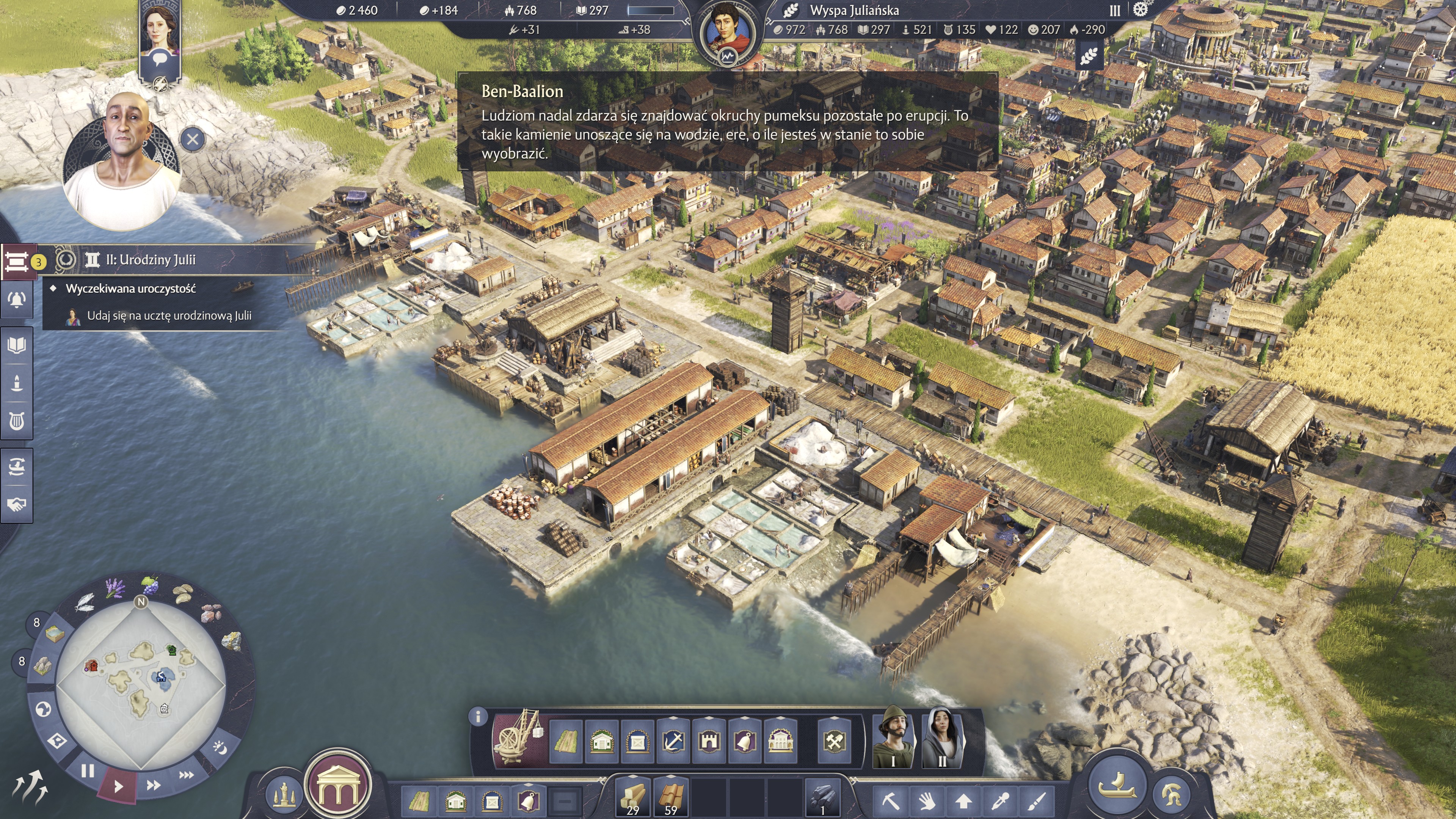Image resolution: width=1456 pixels, height=819 pixels.
Task: Activate the pickaxe demolish tool
Action: [890, 800]
